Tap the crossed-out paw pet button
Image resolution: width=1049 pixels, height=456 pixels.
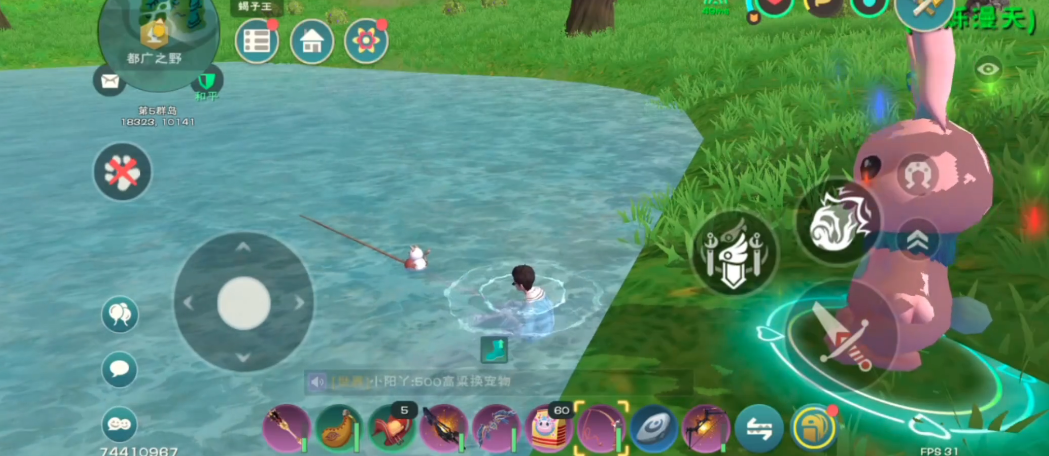[123, 171]
